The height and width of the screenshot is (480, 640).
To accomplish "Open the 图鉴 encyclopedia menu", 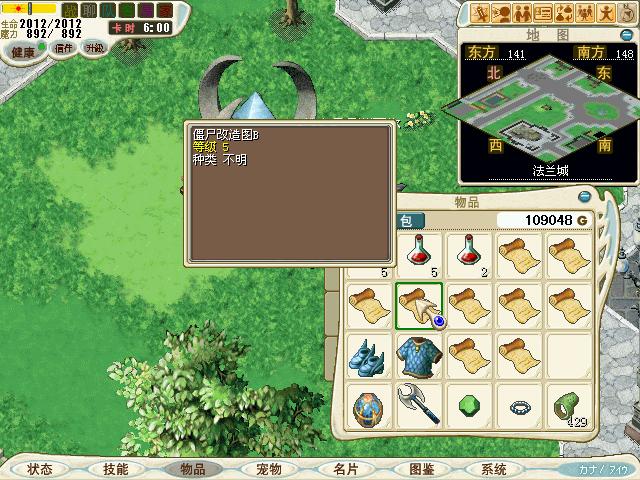I will click(421, 469).
